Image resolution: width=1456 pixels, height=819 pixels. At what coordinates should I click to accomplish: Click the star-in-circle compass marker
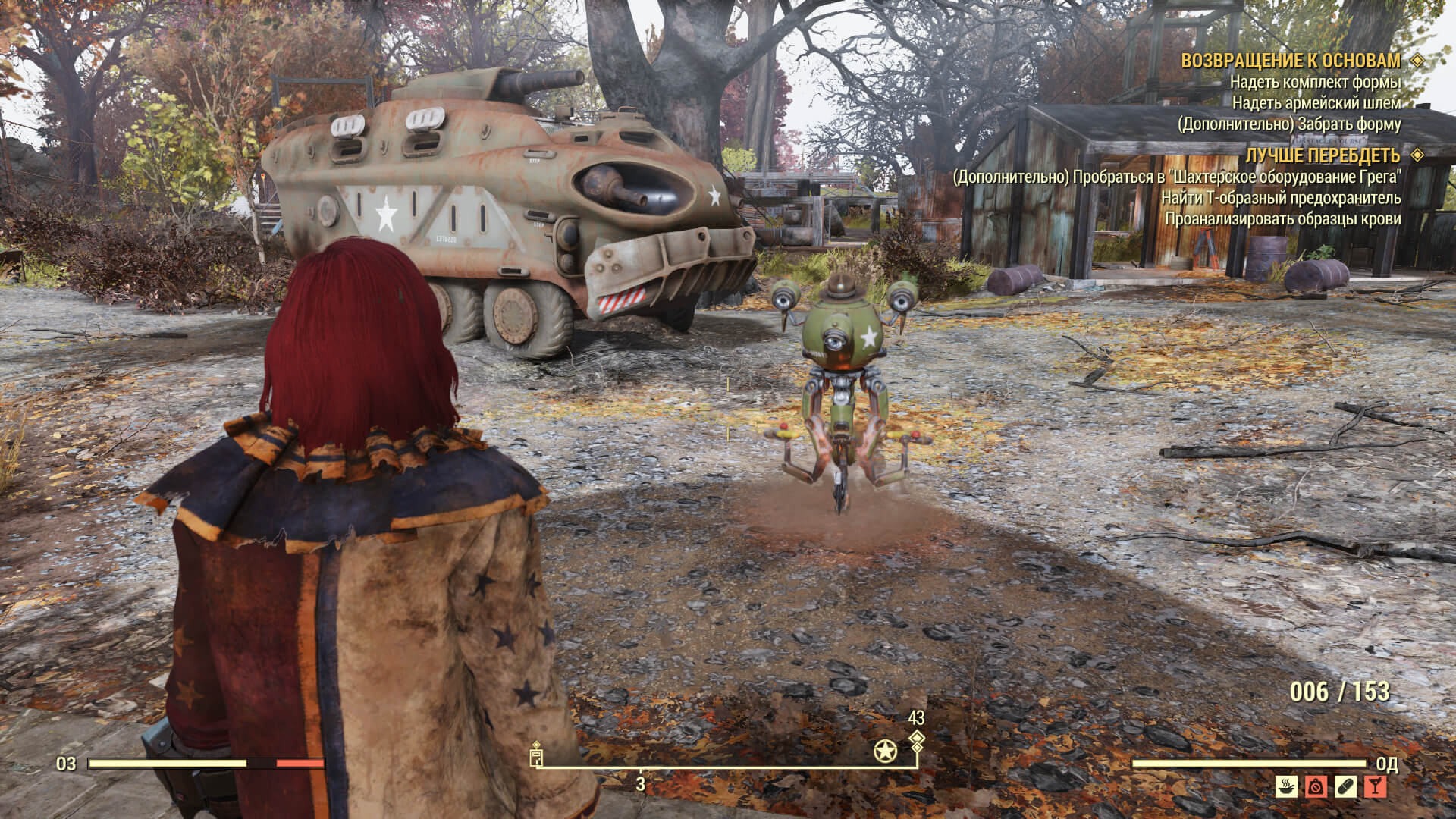(x=885, y=752)
